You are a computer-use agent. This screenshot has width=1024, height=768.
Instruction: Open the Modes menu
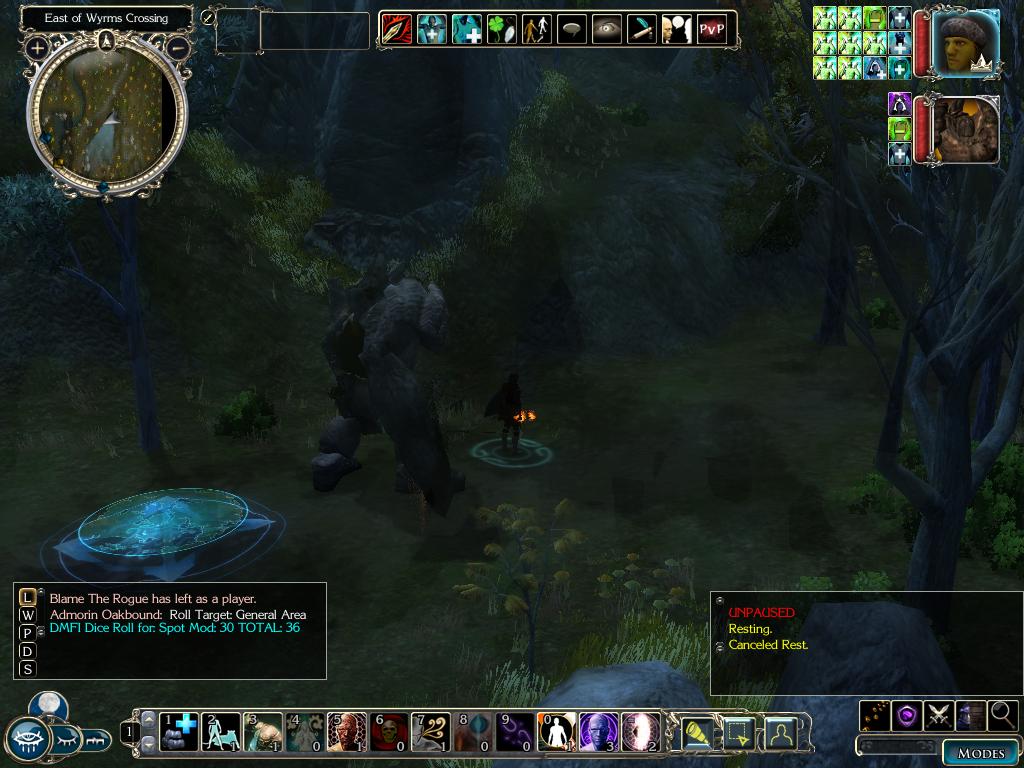[980, 753]
